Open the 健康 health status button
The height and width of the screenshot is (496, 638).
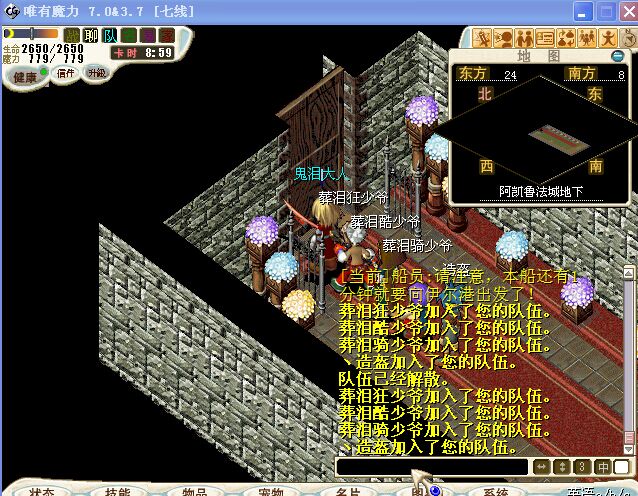(x=25, y=76)
